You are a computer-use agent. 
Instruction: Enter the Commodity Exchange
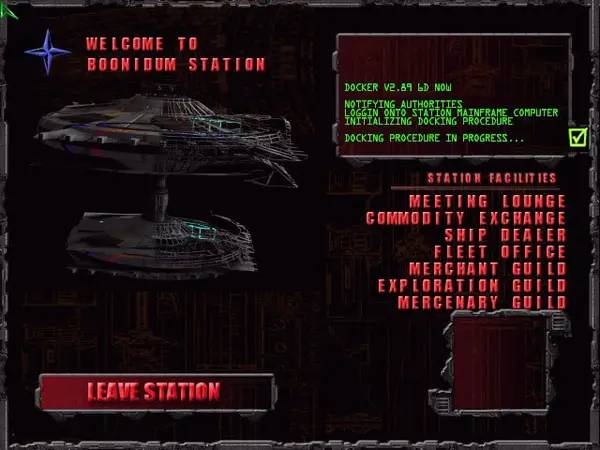pos(466,218)
